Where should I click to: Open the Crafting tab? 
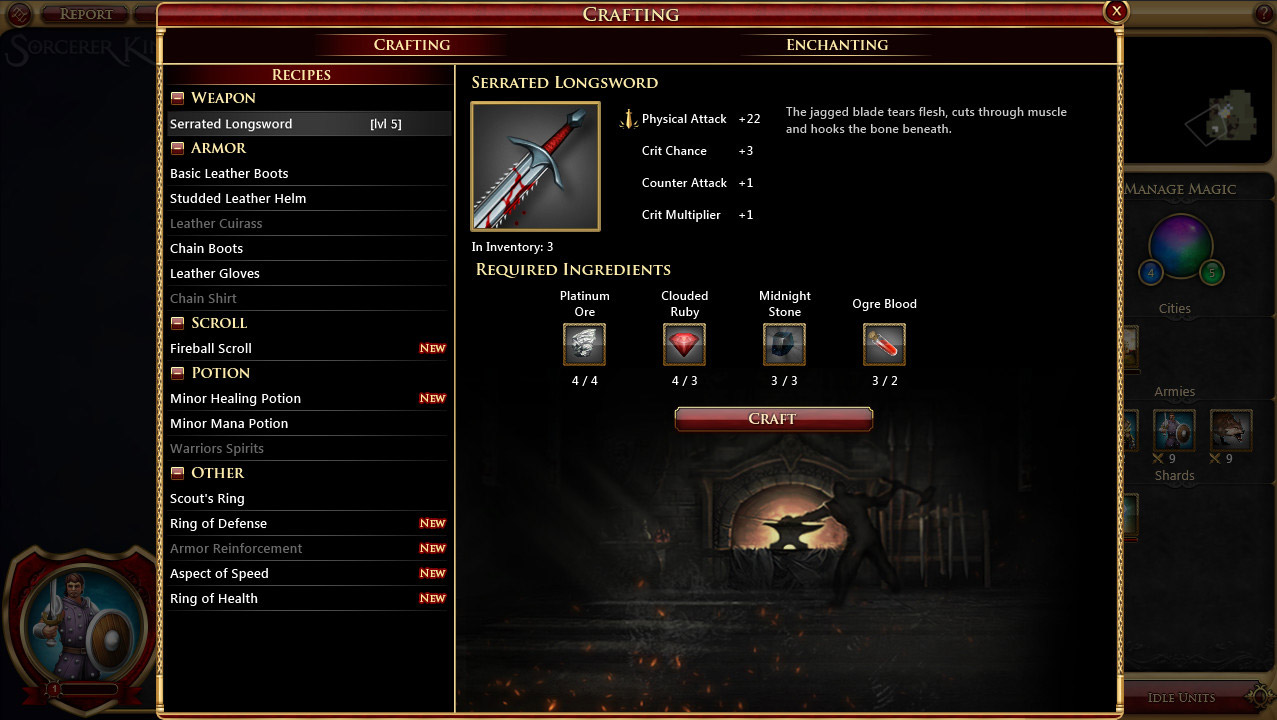pos(412,45)
